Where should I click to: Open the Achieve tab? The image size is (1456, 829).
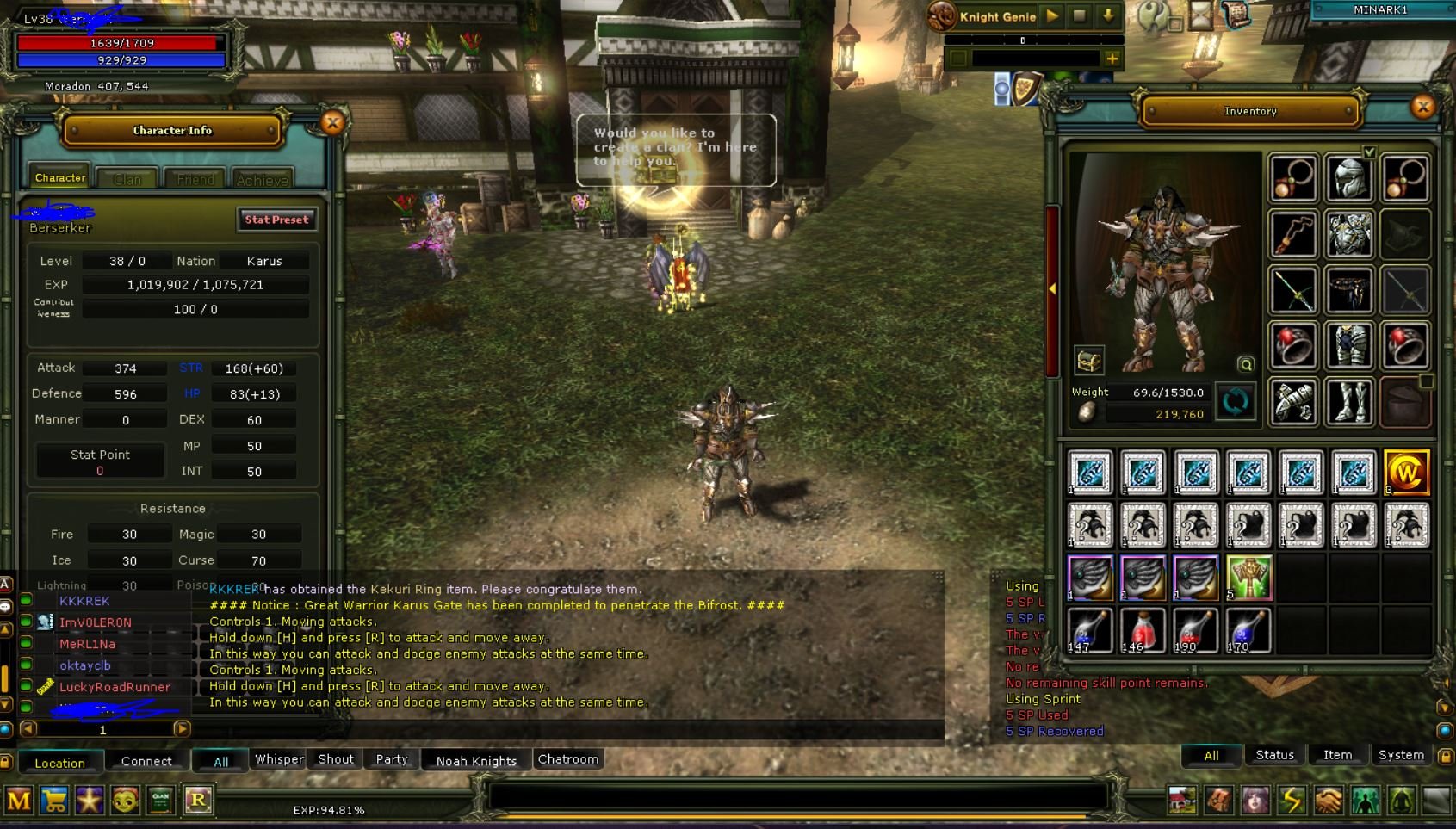262,179
